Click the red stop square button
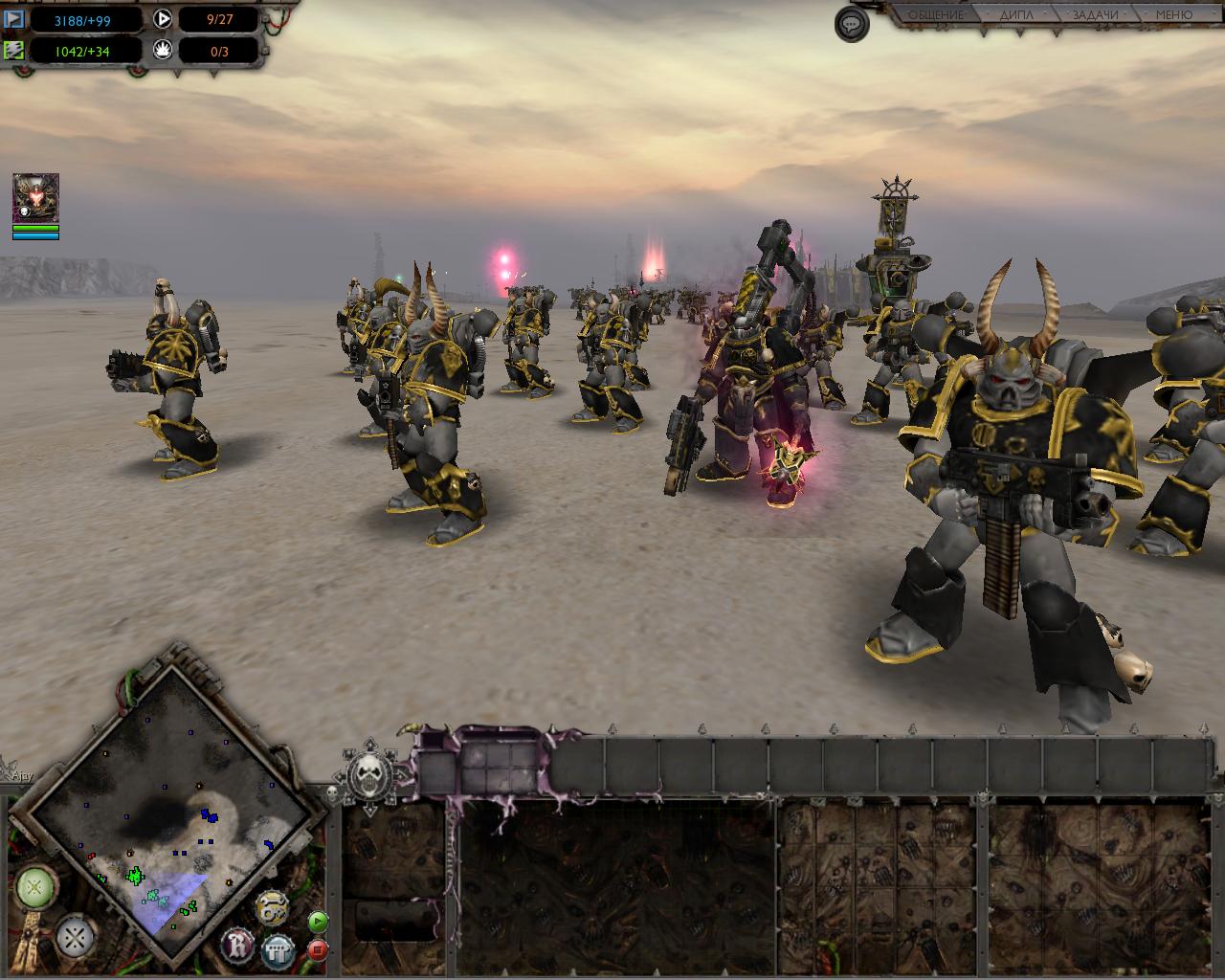The height and width of the screenshot is (980, 1225). point(318,949)
